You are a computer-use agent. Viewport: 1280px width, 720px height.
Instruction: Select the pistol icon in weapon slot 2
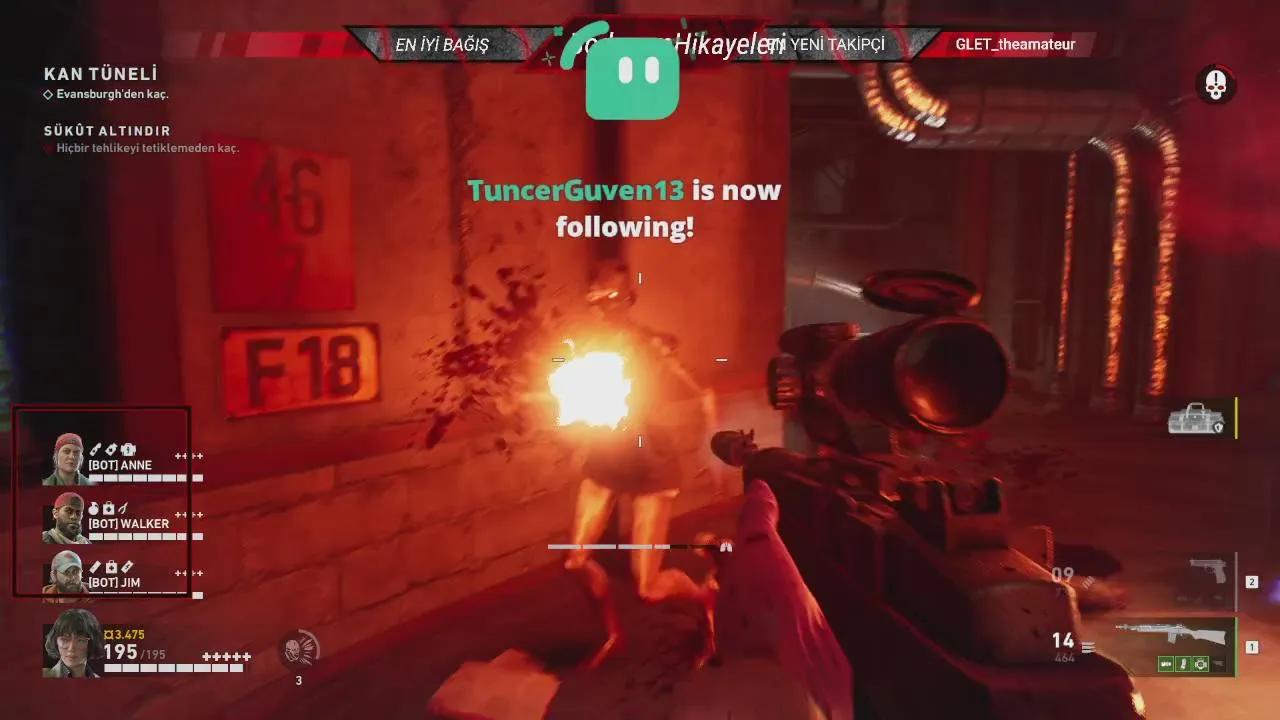click(x=1208, y=571)
